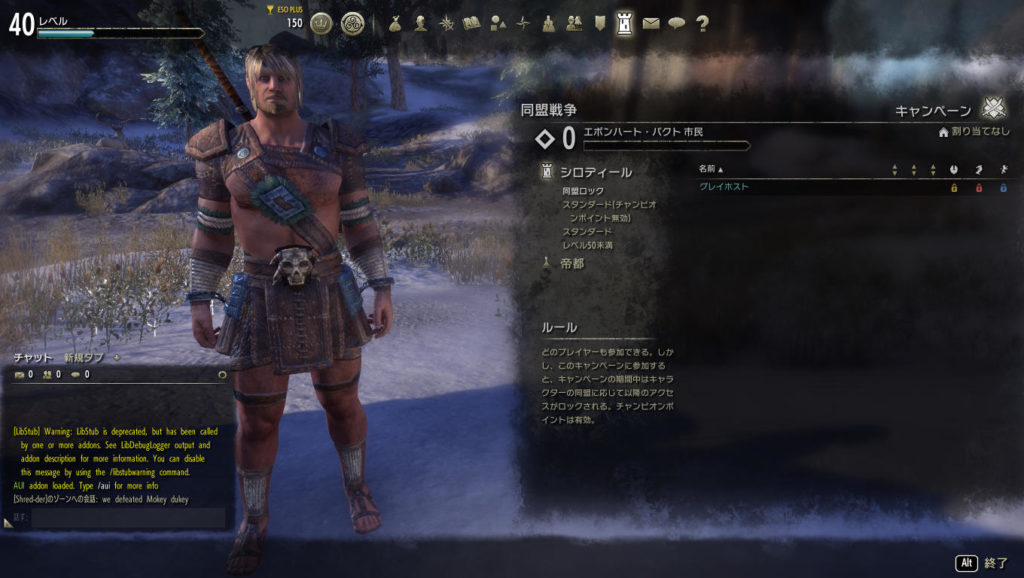Open the inventory bag icon

tap(395, 23)
